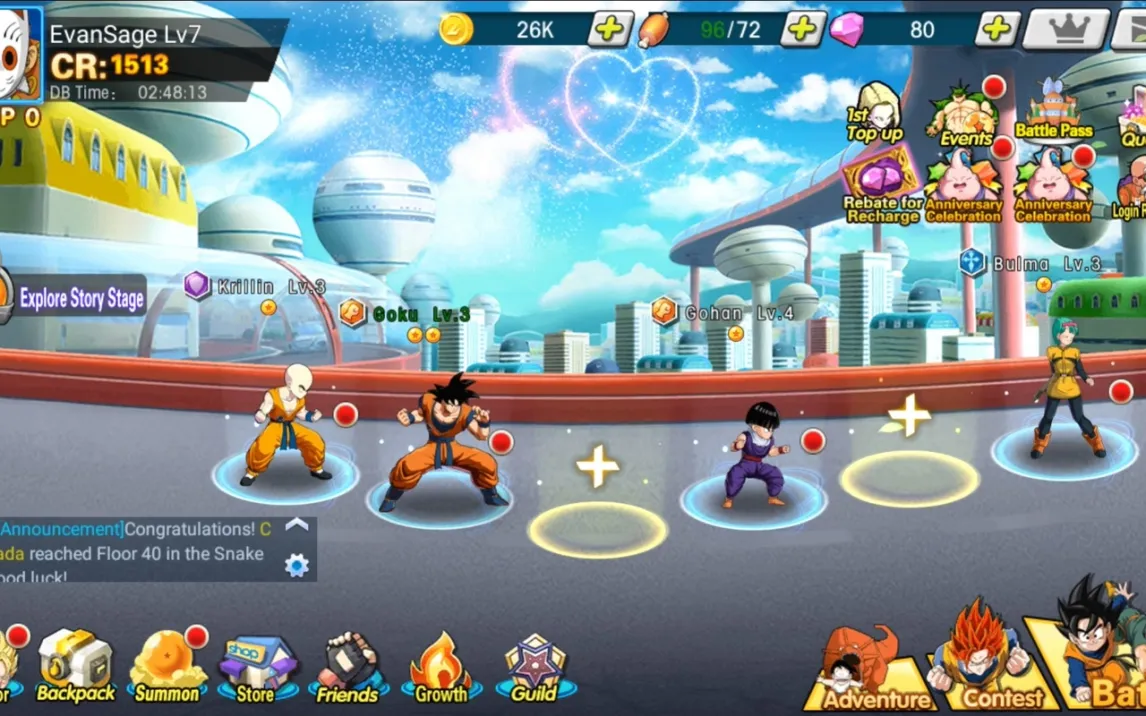The height and width of the screenshot is (716, 1146).
Task: Click the Explore Story Stage button
Action: pos(80,298)
